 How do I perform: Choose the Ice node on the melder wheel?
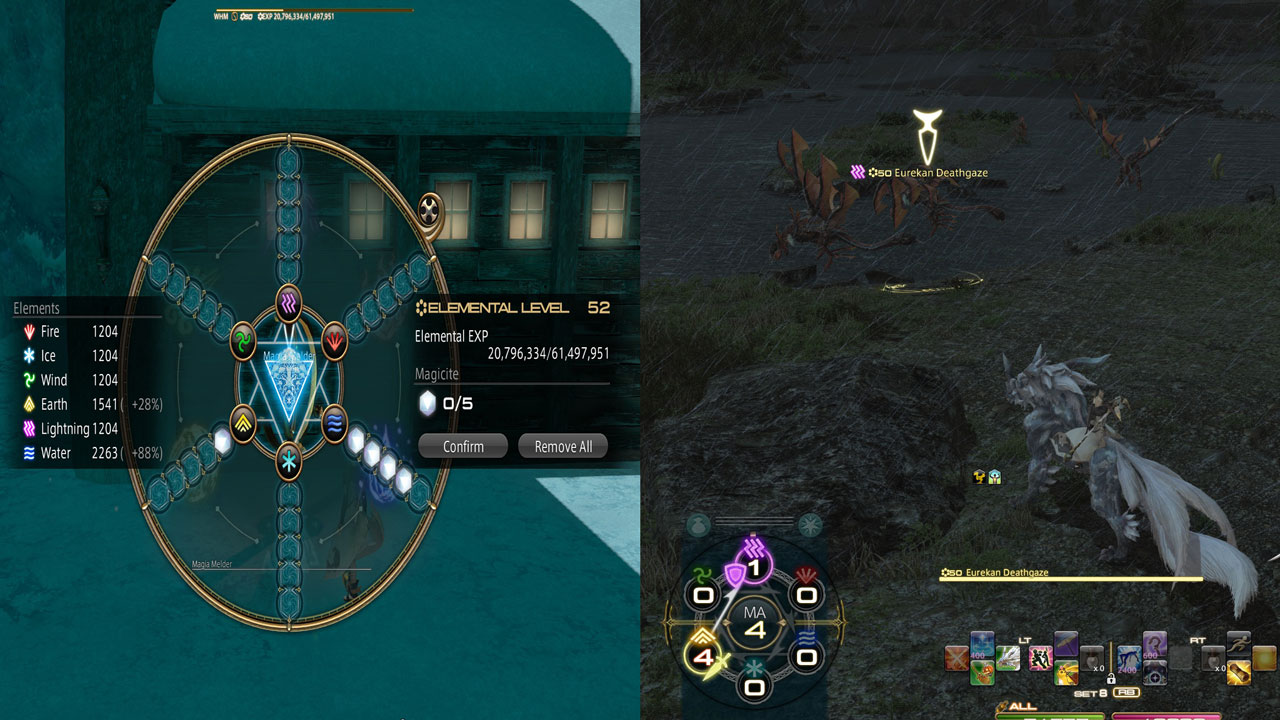[289, 462]
